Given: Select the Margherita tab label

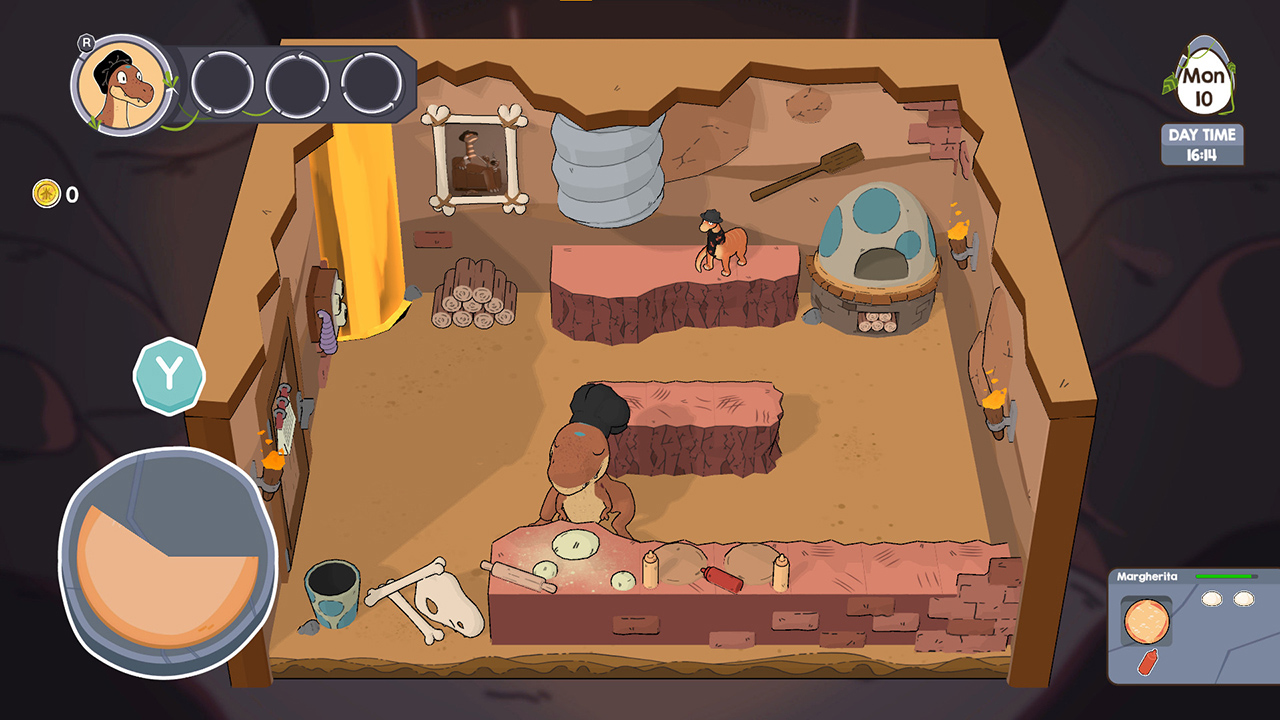Looking at the screenshot, I should pyautogui.click(x=1150, y=575).
